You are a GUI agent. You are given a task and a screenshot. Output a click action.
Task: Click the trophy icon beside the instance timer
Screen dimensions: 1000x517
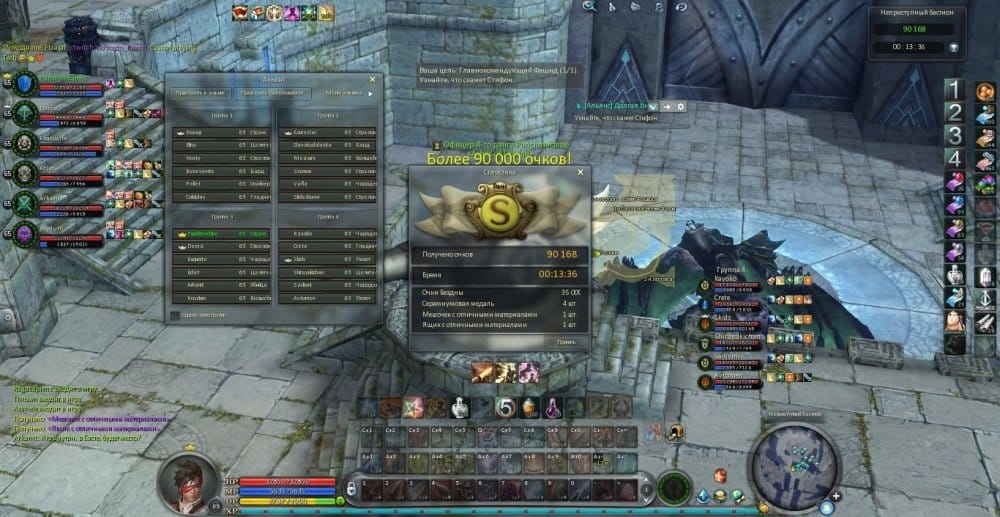pos(955,46)
